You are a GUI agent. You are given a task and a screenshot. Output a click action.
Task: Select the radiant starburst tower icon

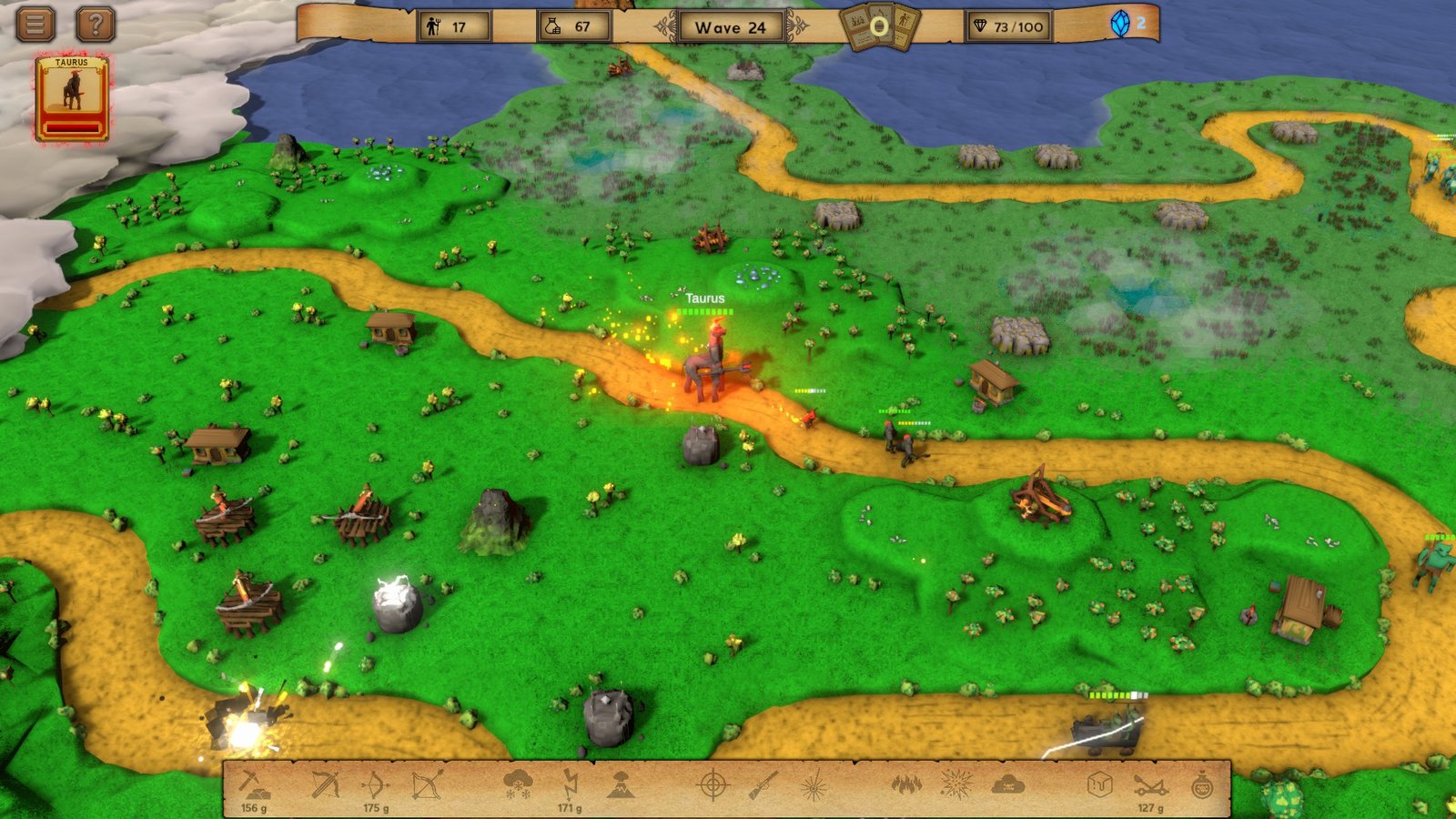click(x=813, y=784)
